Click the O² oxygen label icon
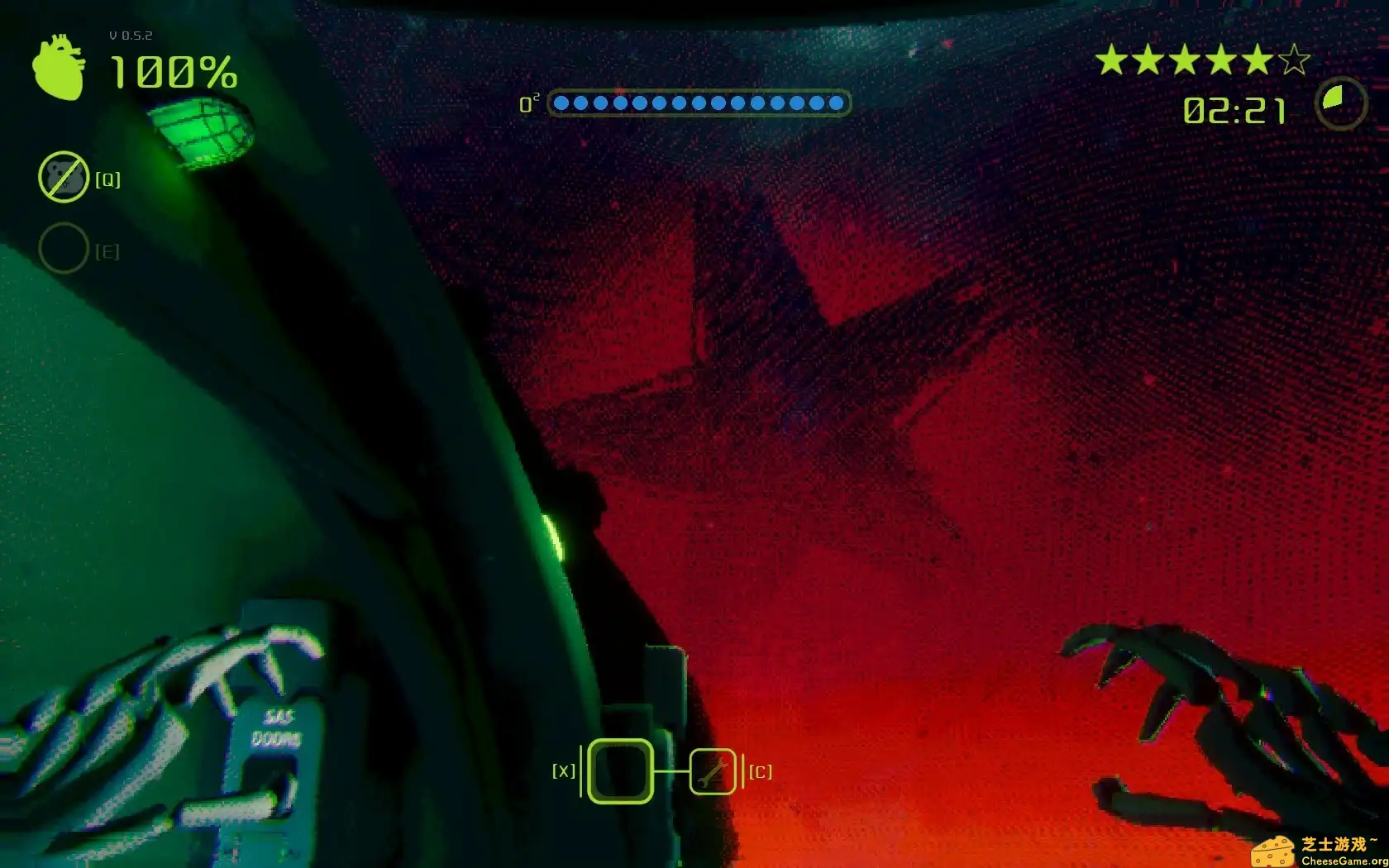The width and height of the screenshot is (1389, 868). [x=529, y=104]
